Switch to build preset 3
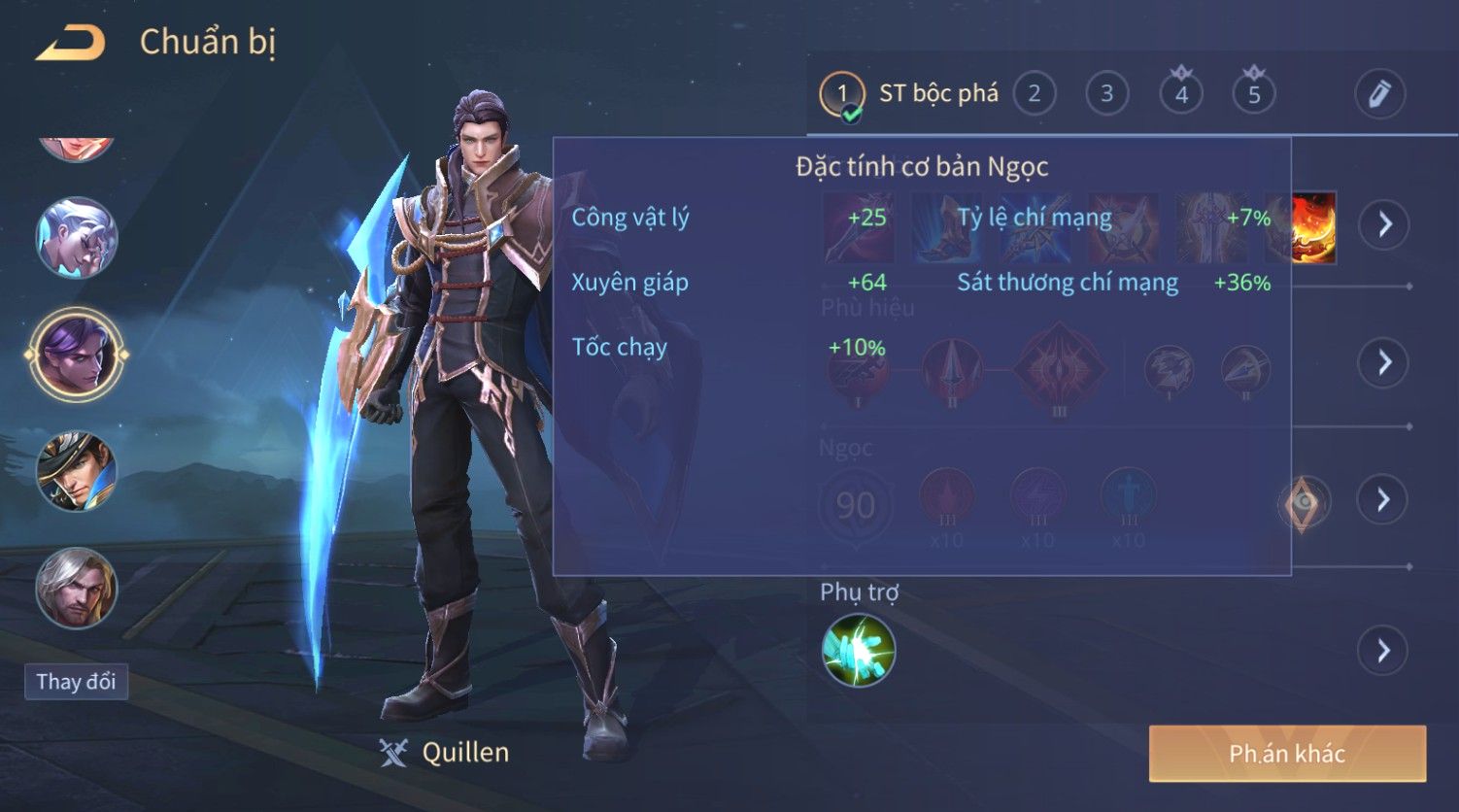1459x812 pixels. (x=1106, y=94)
